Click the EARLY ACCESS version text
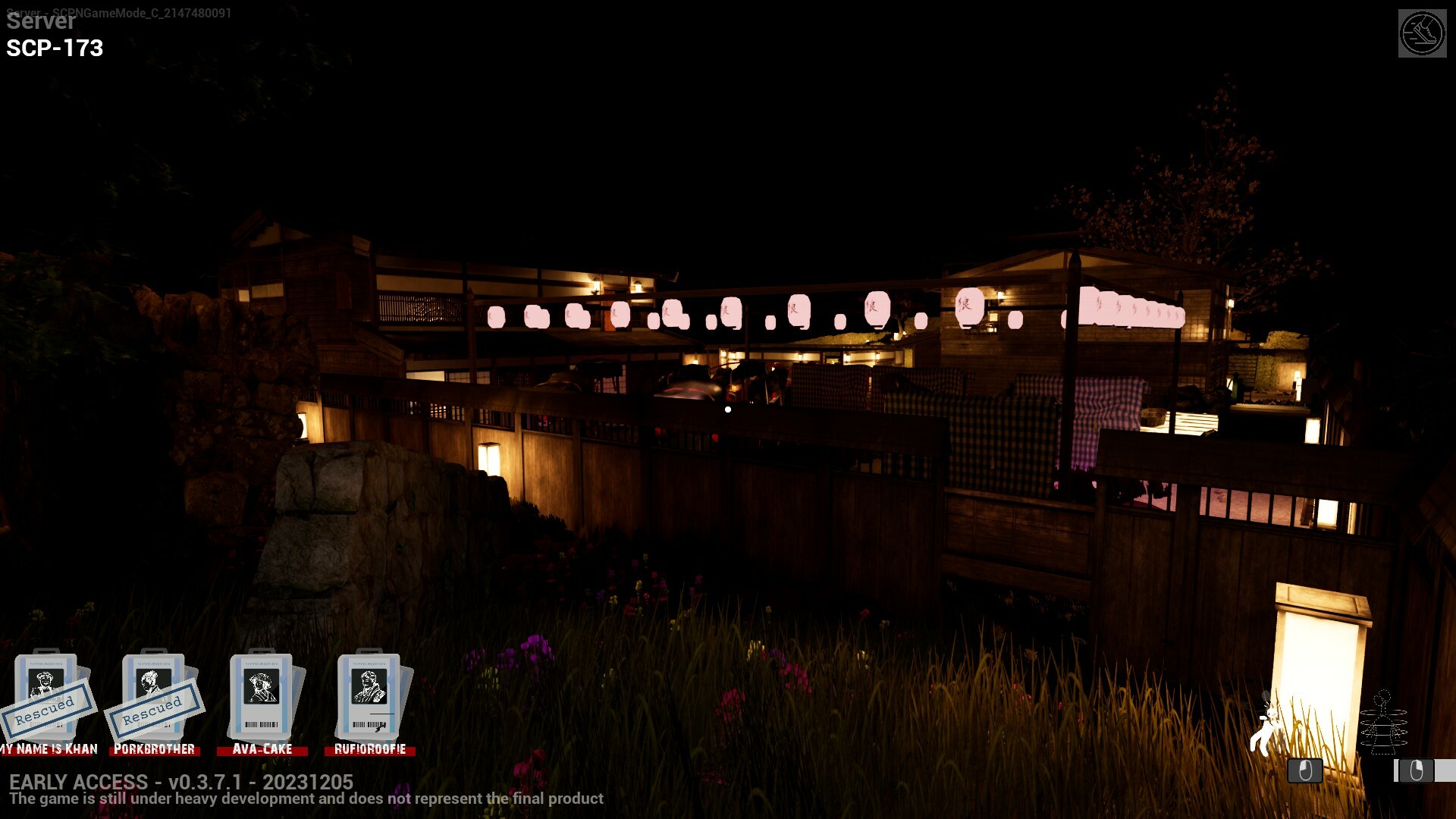Image resolution: width=1456 pixels, height=819 pixels. click(182, 782)
